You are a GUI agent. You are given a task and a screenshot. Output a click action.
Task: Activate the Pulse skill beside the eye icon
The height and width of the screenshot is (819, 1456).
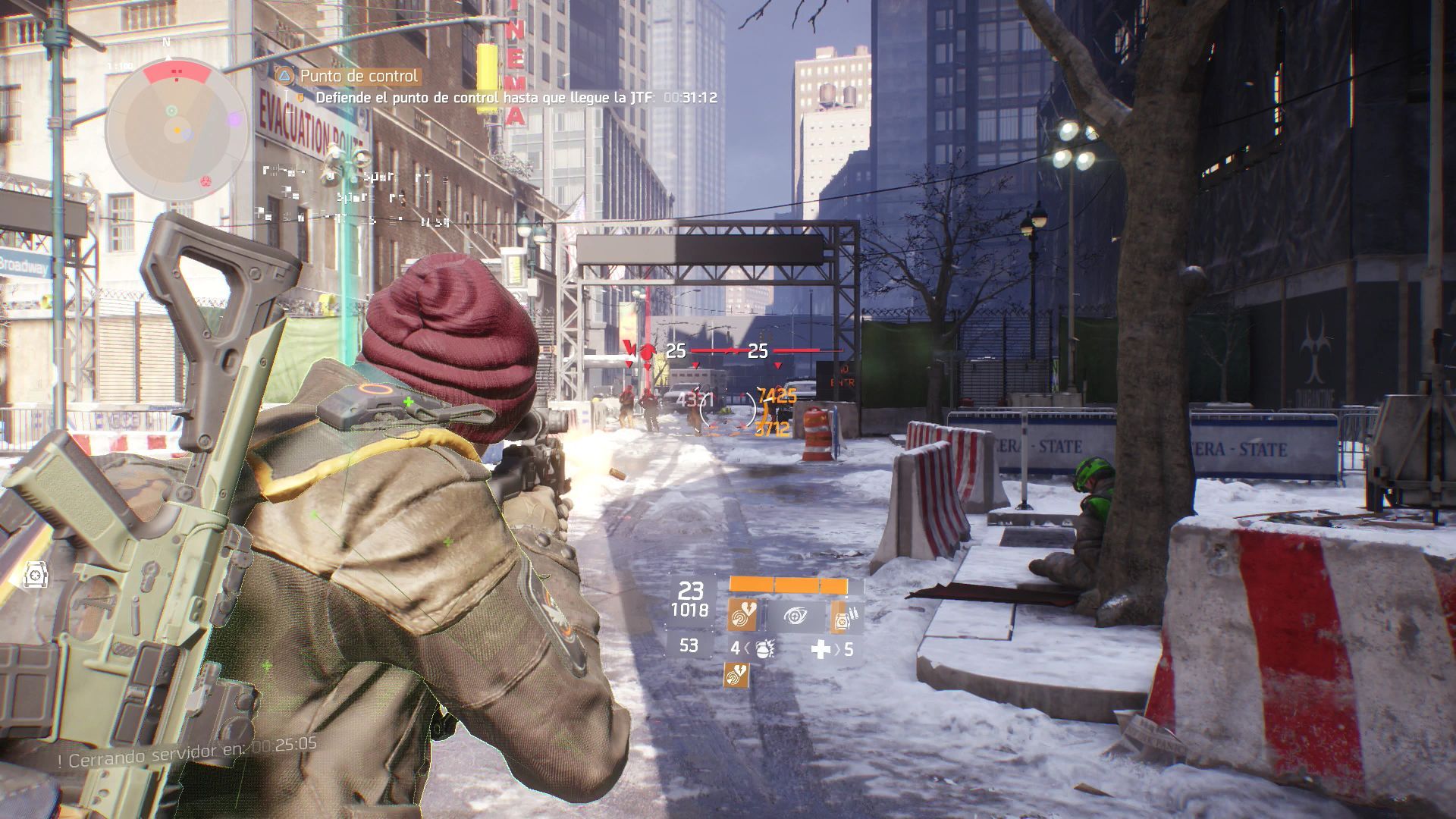[741, 616]
